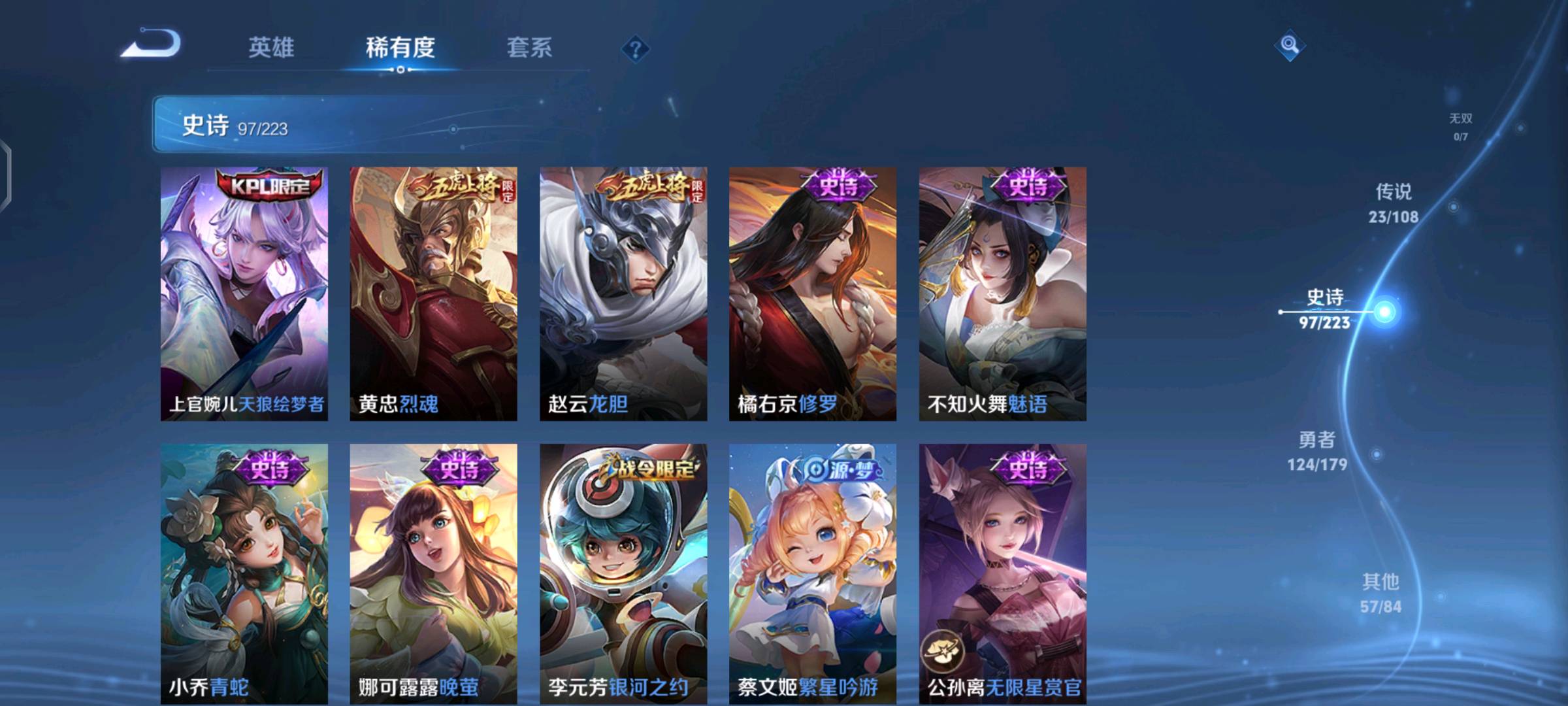Jump to the 无双 rarity section
1568x706 pixels.
1461,126
